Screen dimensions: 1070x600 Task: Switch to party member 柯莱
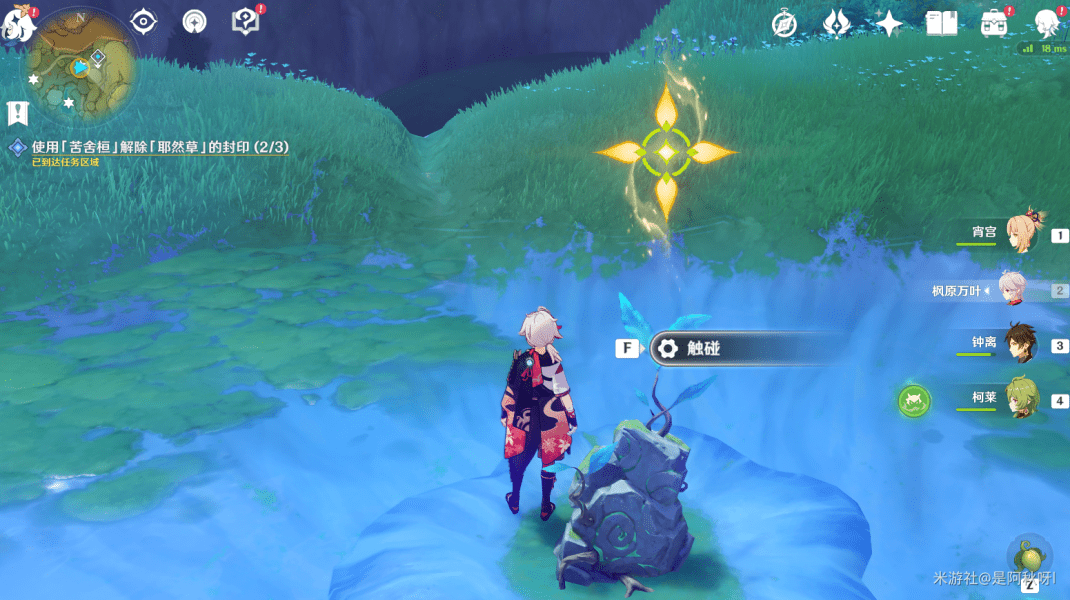click(1022, 400)
